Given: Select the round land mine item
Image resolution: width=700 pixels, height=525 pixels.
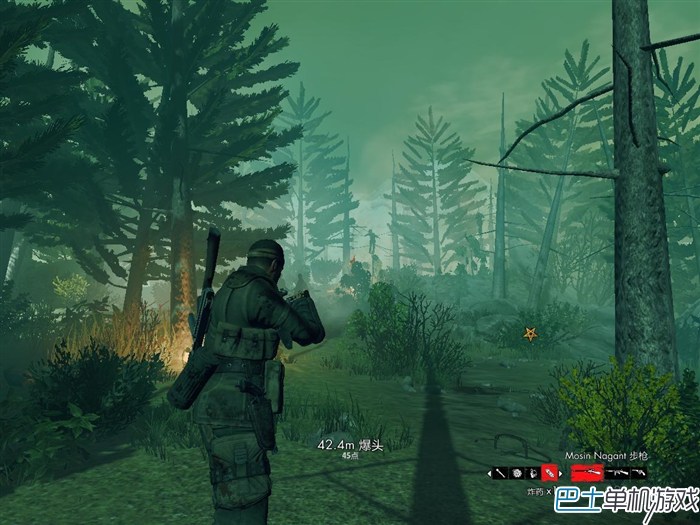Looking at the screenshot, I should tap(516, 473).
